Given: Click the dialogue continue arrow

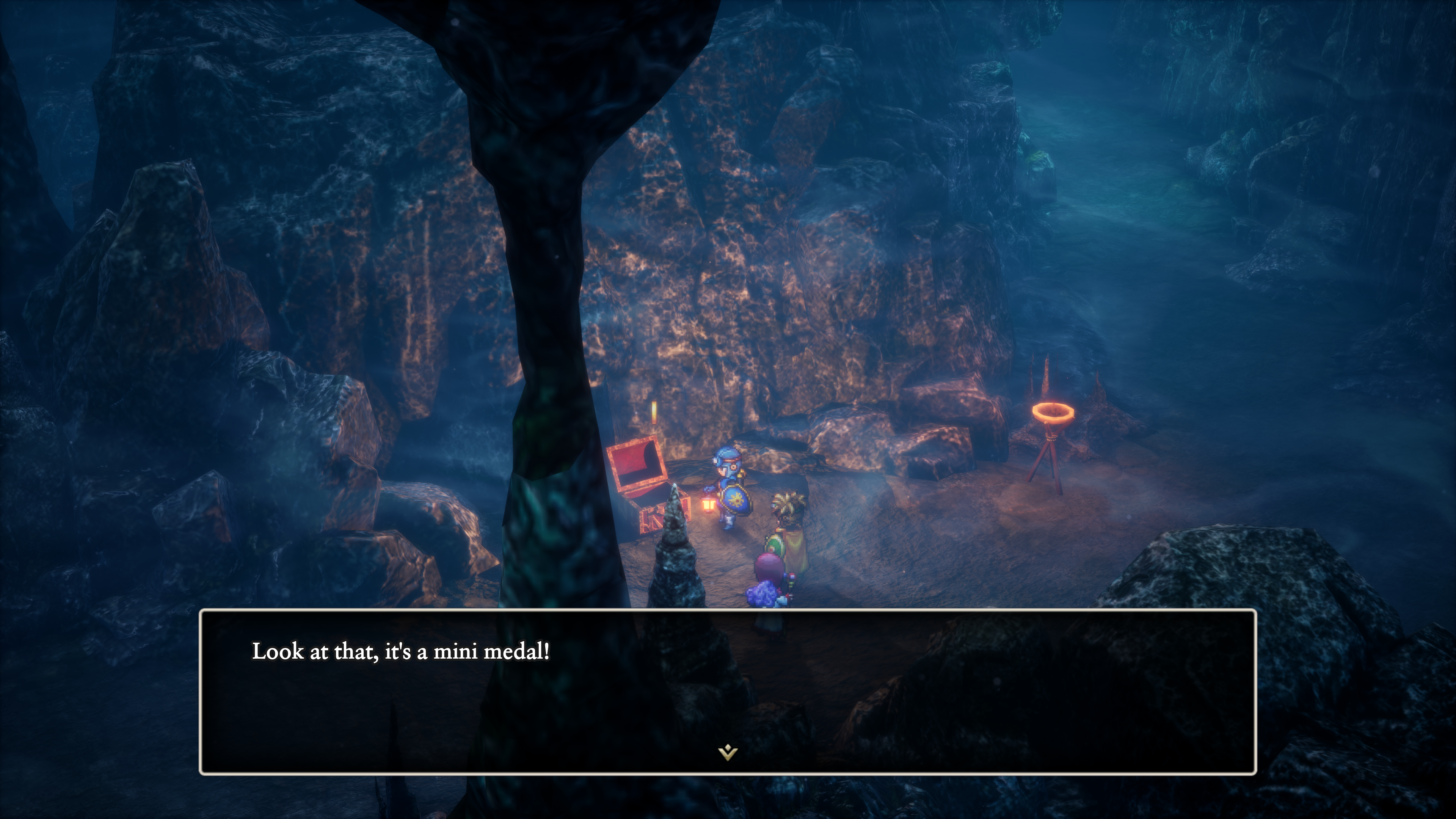Looking at the screenshot, I should click(x=728, y=752).
